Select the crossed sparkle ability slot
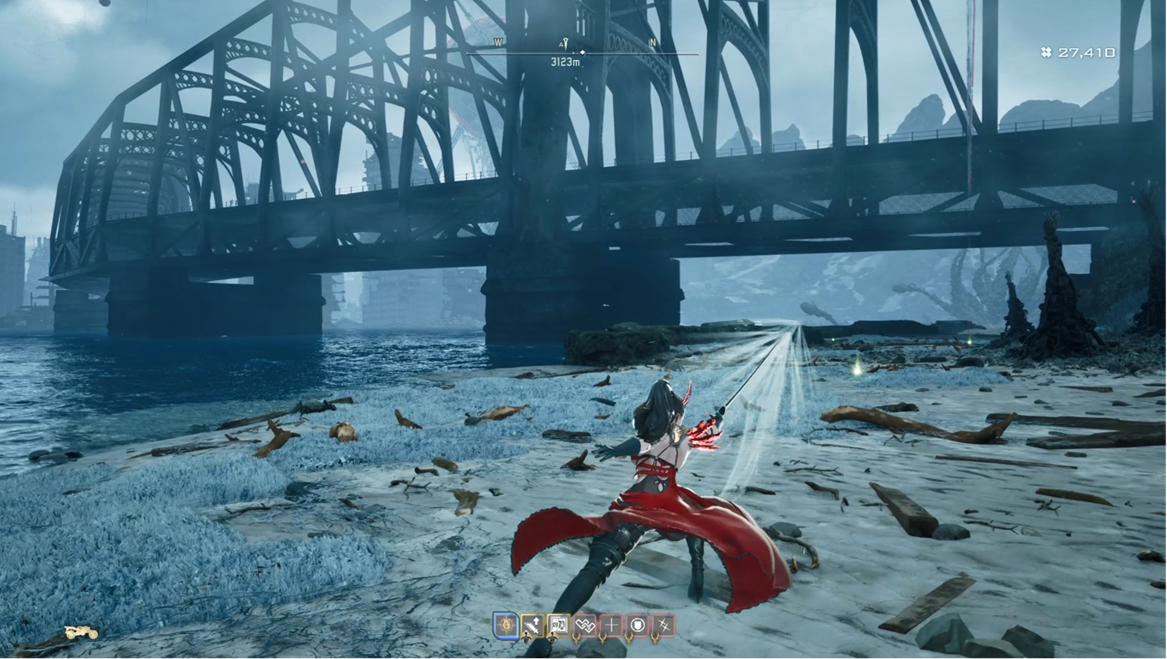The width and height of the screenshot is (1167, 659). tap(663, 626)
